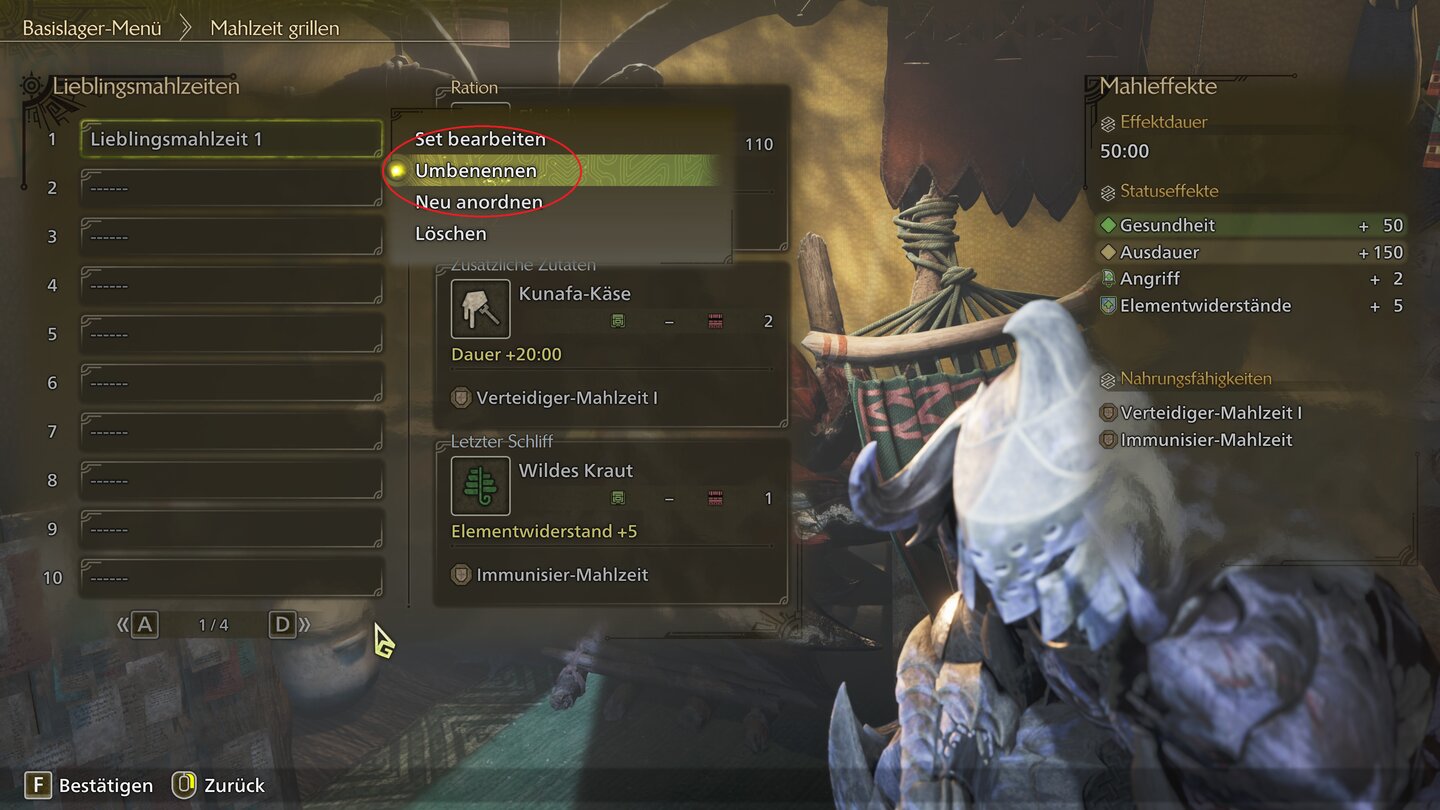
Task: Click the Bestätigen confirm label
Action: 105,785
